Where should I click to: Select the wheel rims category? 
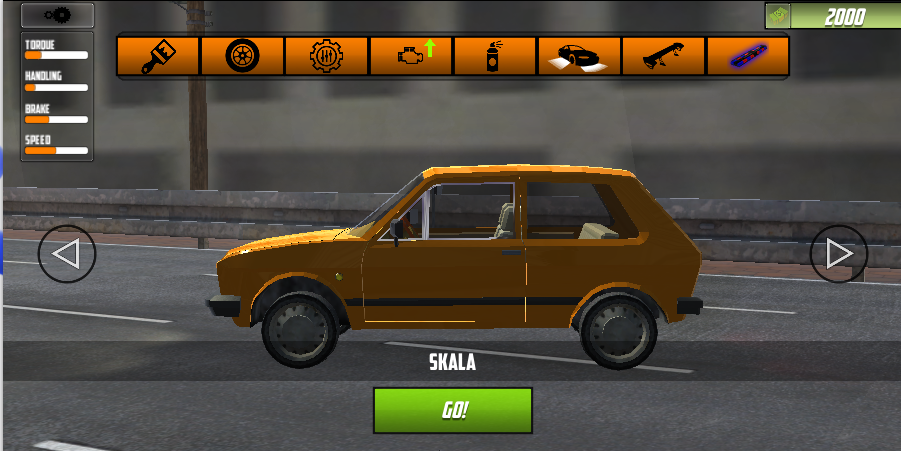[x=242, y=56]
